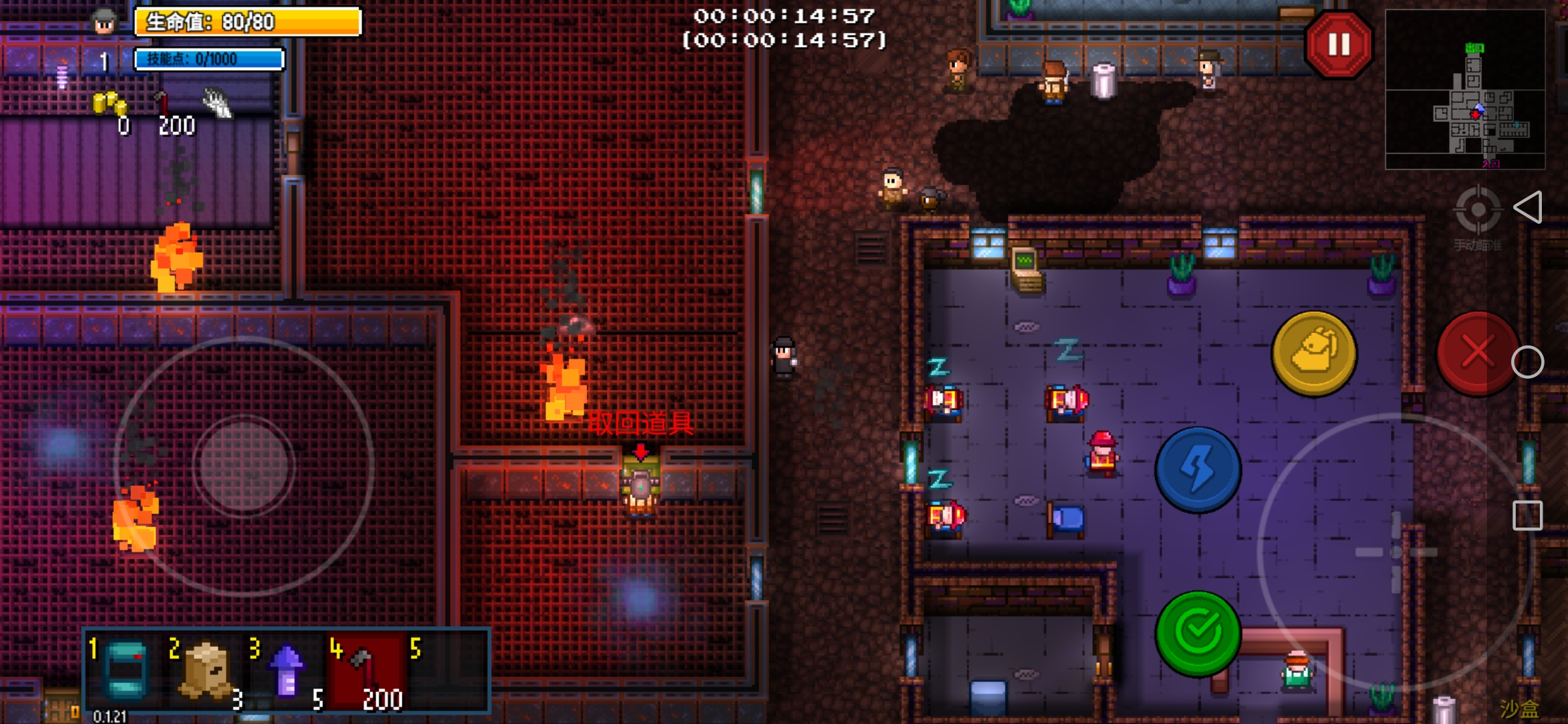The width and height of the screenshot is (1568, 724).
Task: Tap the Android recent apps square
Action: tap(1527, 516)
